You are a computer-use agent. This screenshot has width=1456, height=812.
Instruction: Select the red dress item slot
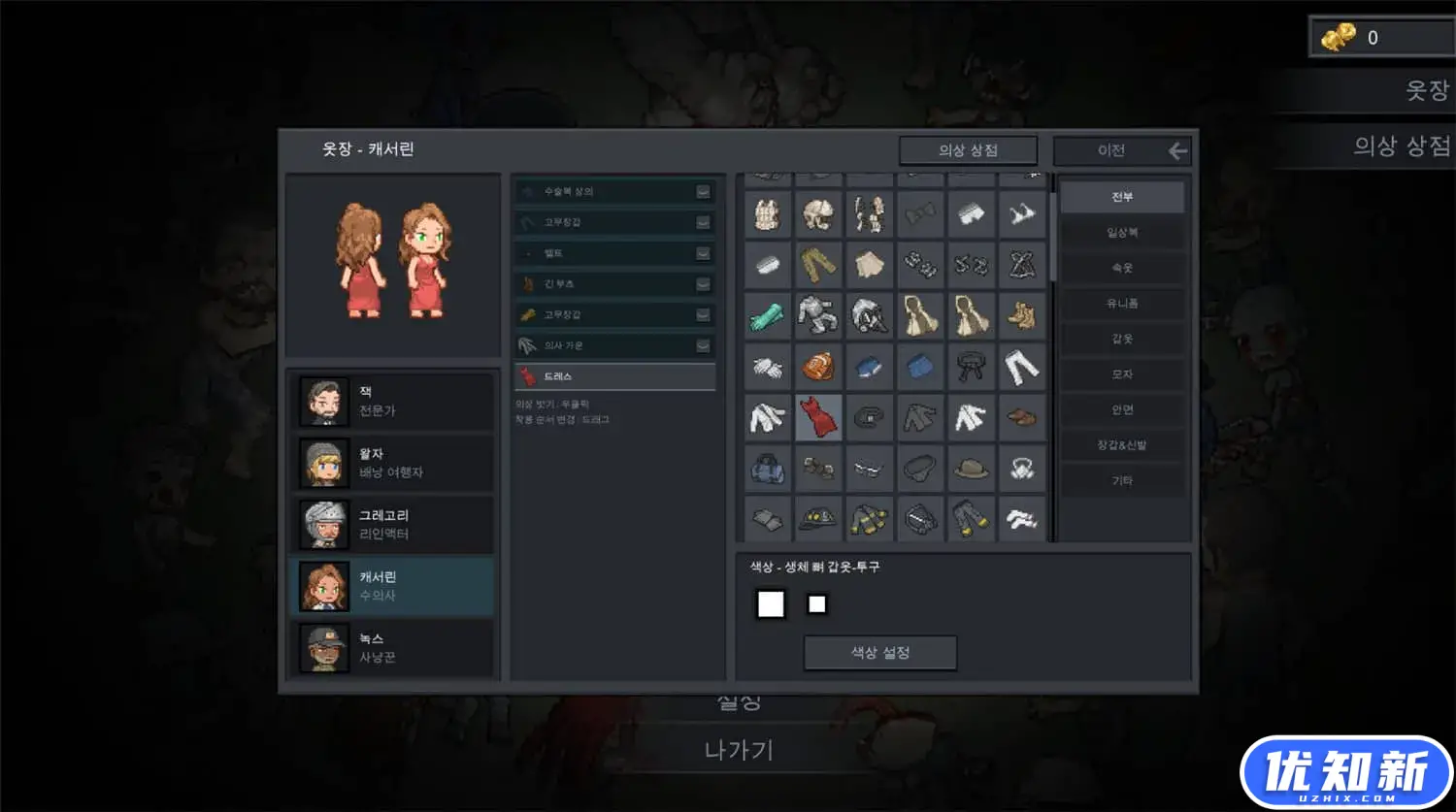[x=818, y=418]
